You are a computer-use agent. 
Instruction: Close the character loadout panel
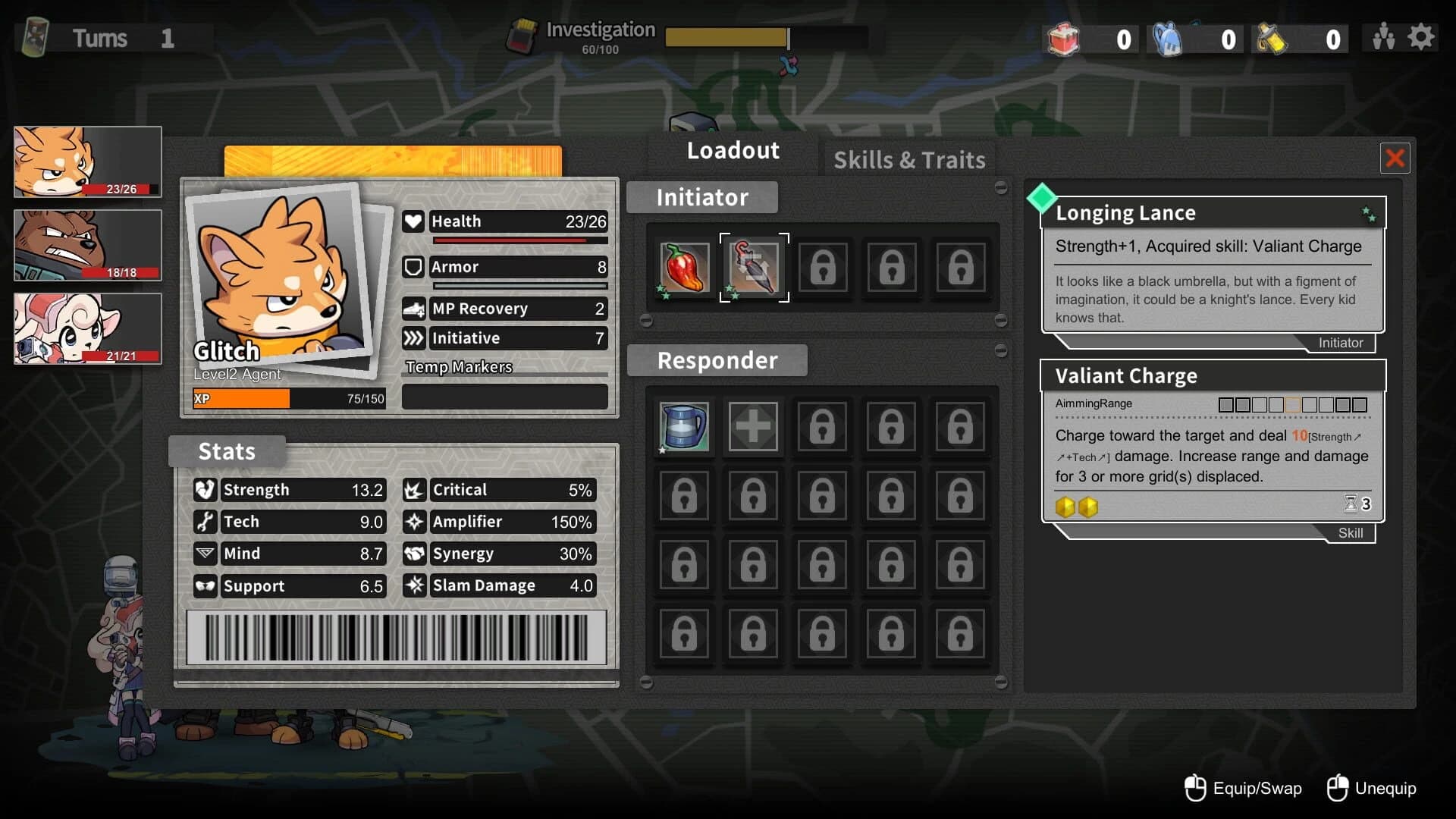click(1395, 158)
